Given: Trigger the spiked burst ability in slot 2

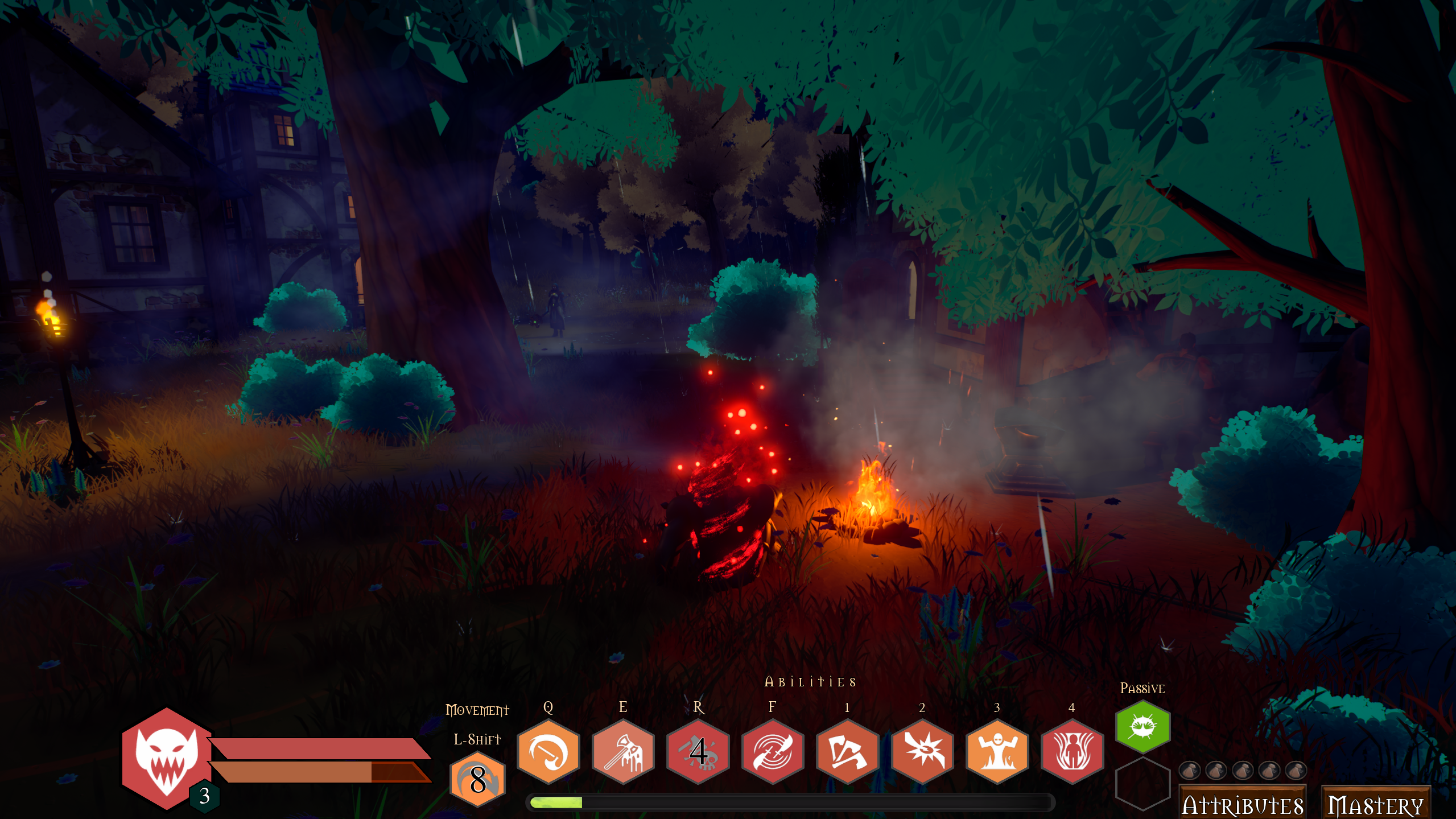Looking at the screenshot, I should pyautogui.click(x=921, y=752).
